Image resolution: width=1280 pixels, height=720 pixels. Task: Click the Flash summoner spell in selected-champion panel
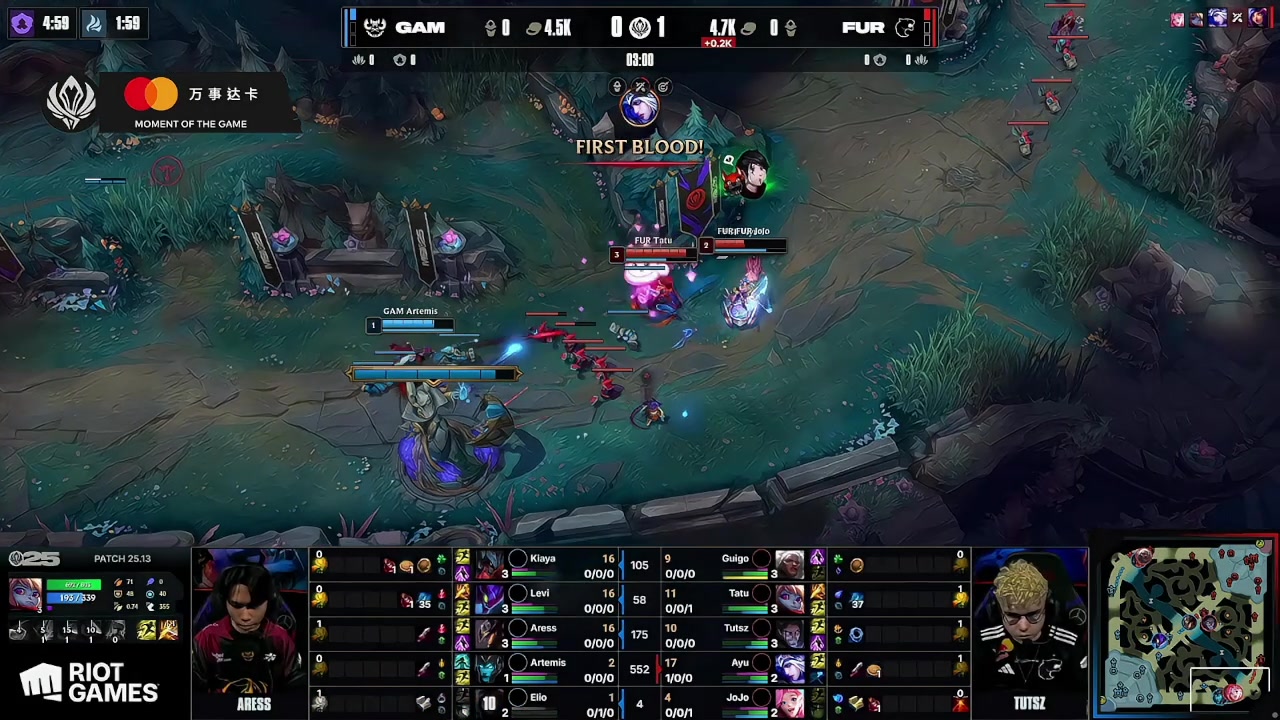[149, 630]
